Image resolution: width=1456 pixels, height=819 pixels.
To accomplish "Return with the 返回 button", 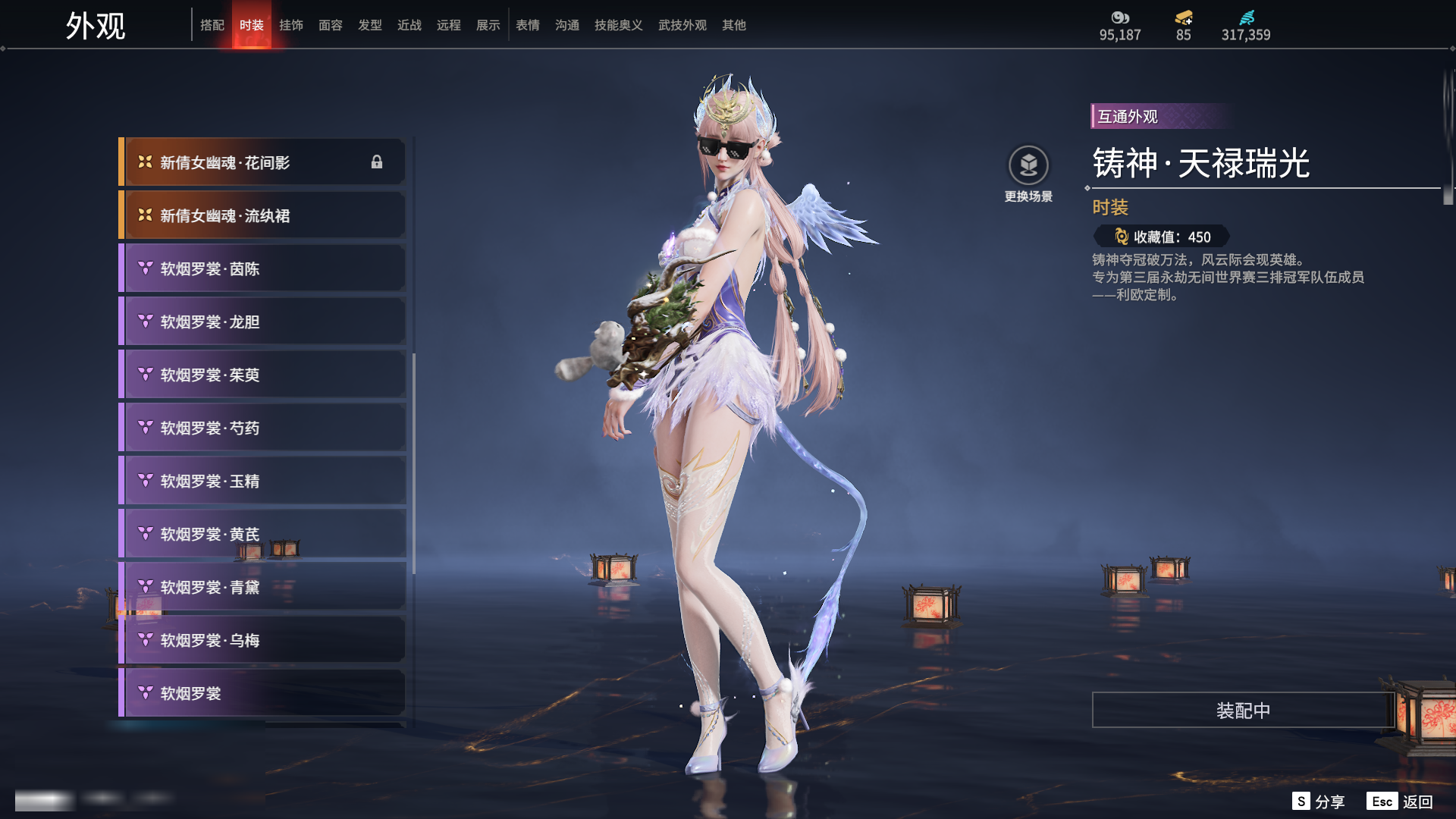I will click(1401, 802).
